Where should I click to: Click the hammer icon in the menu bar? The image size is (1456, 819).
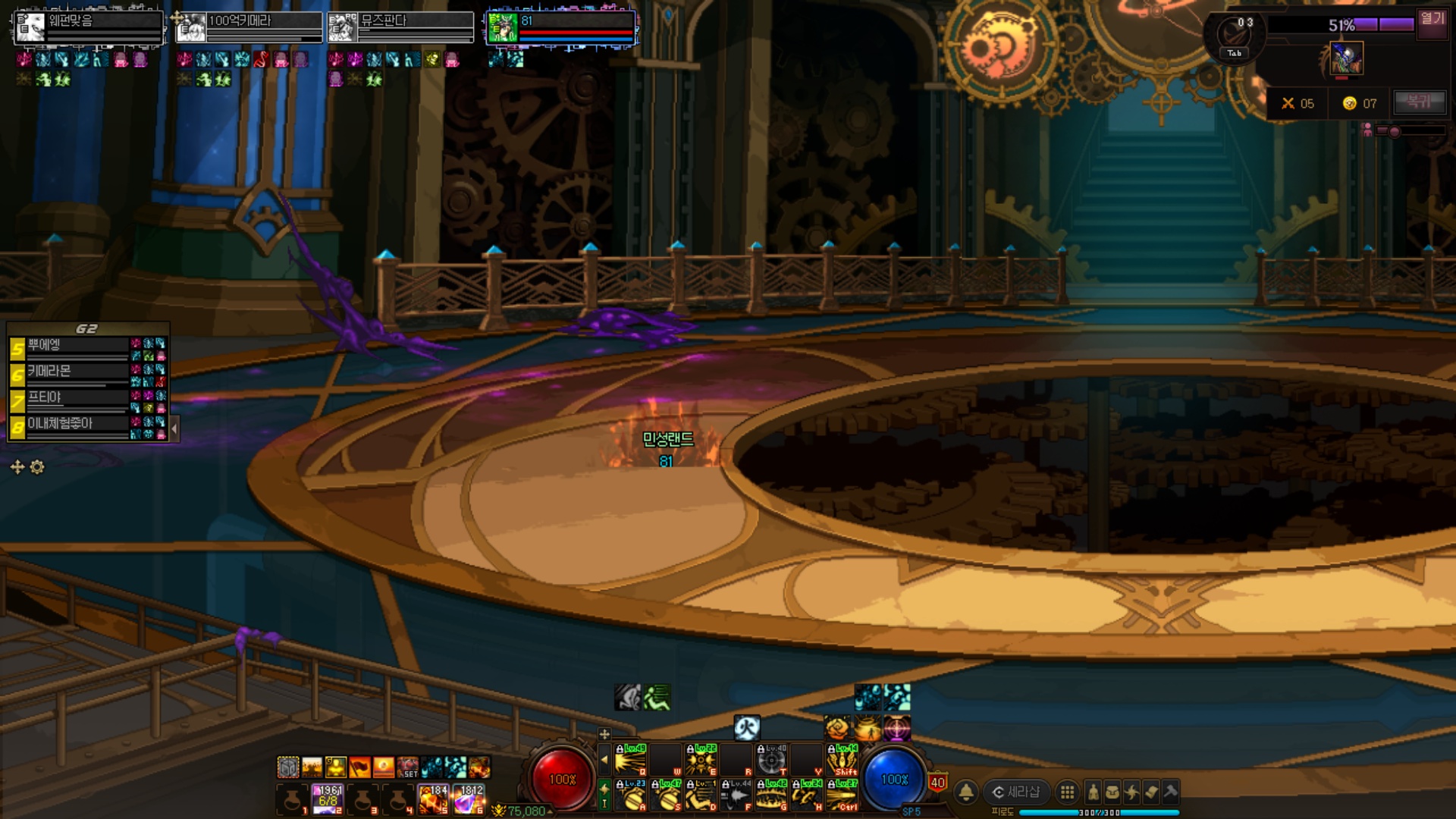(1170, 792)
